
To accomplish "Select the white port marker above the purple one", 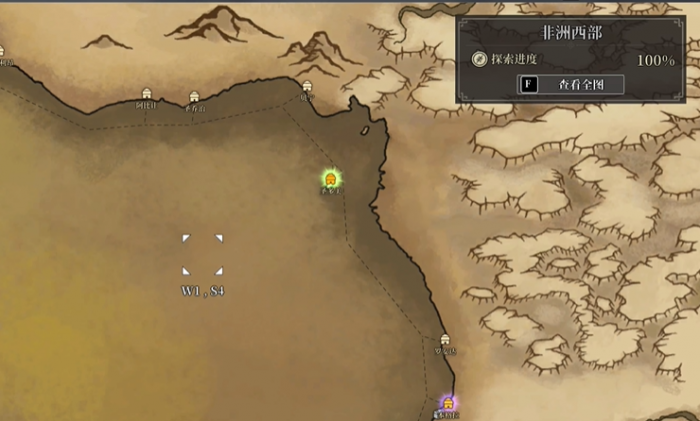I will coord(445,340).
